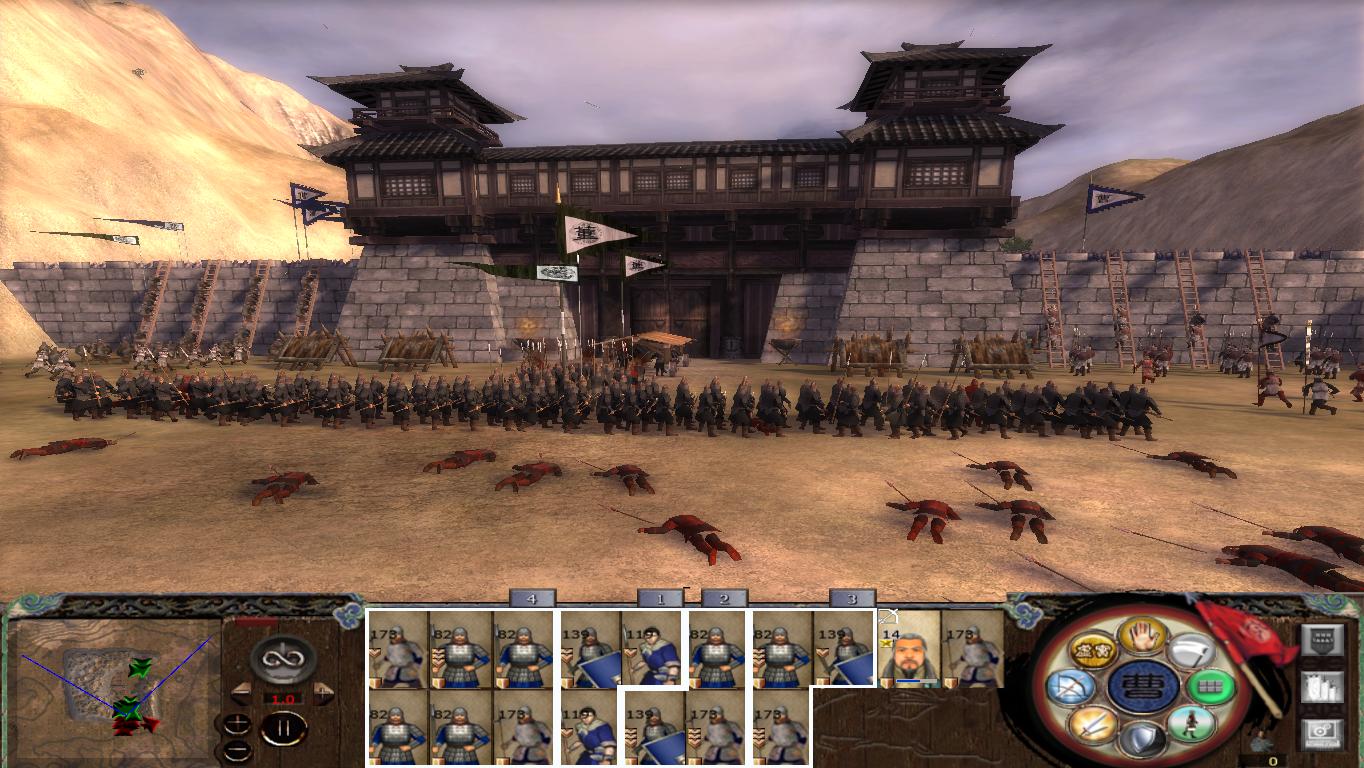1364x768 pixels.
Task: Increase battle speed with the right arrow
Action: (322, 692)
